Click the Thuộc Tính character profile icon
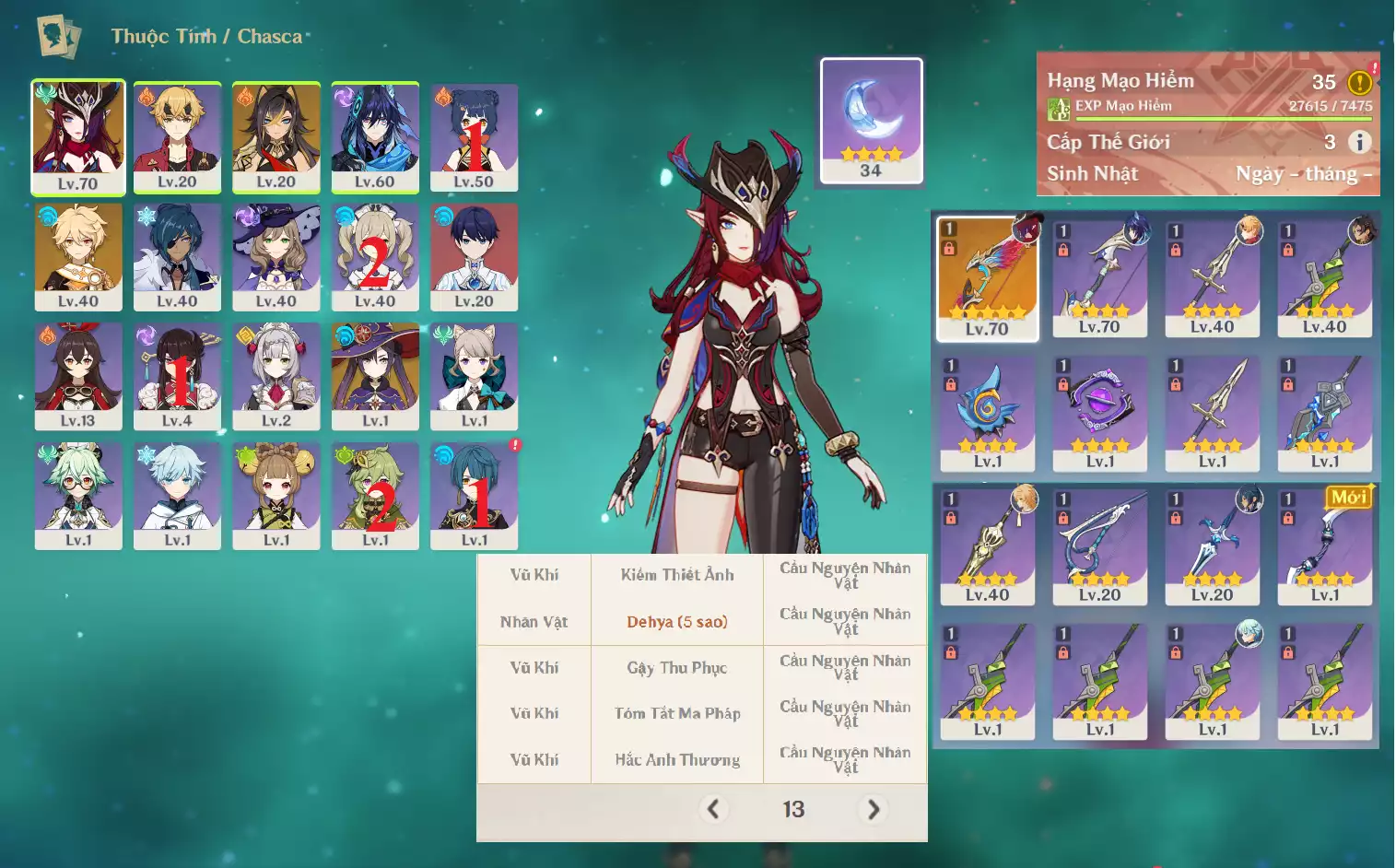 (57, 37)
